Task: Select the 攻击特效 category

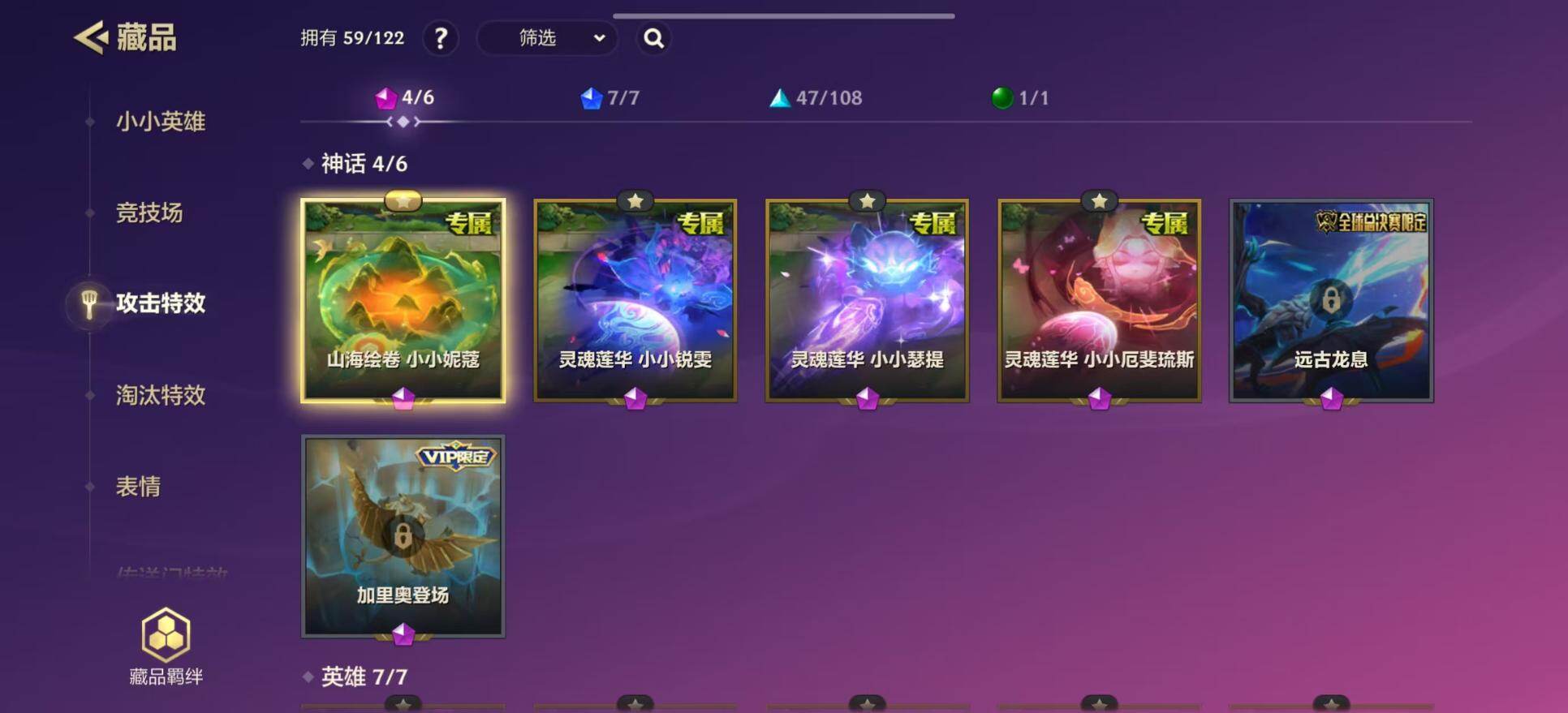Action: [161, 303]
